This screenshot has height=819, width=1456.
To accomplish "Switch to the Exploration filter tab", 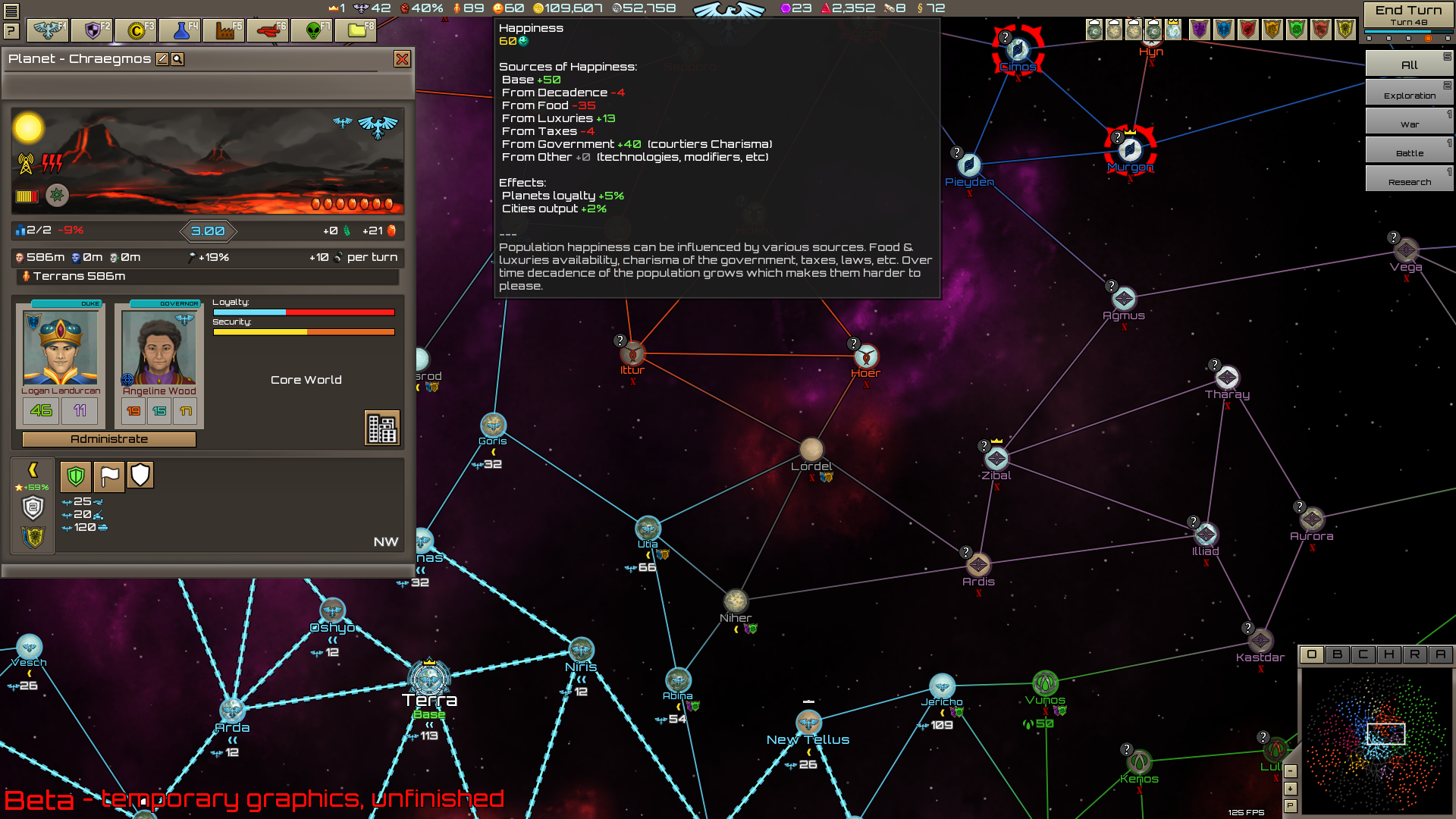I will [x=1408, y=93].
